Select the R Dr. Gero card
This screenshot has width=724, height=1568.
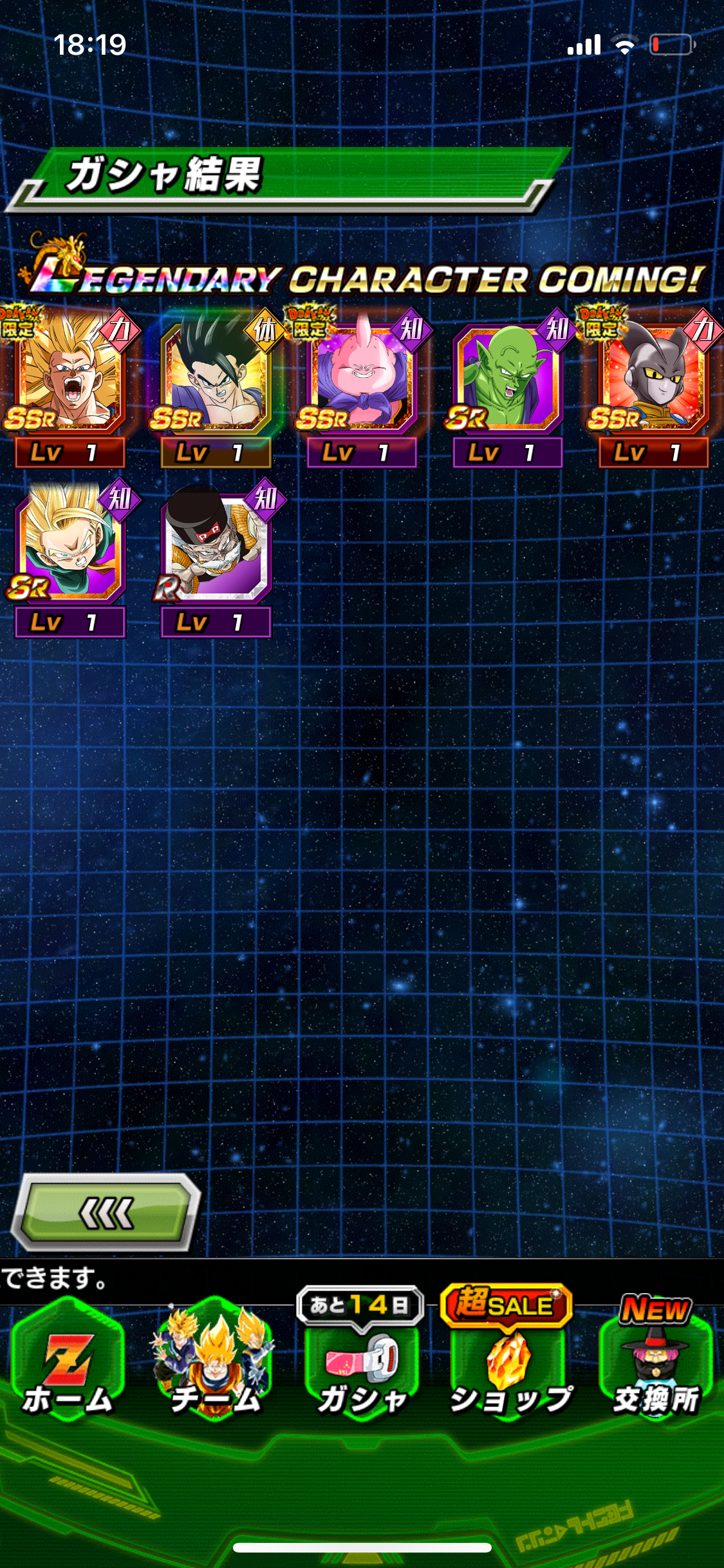pos(216,547)
